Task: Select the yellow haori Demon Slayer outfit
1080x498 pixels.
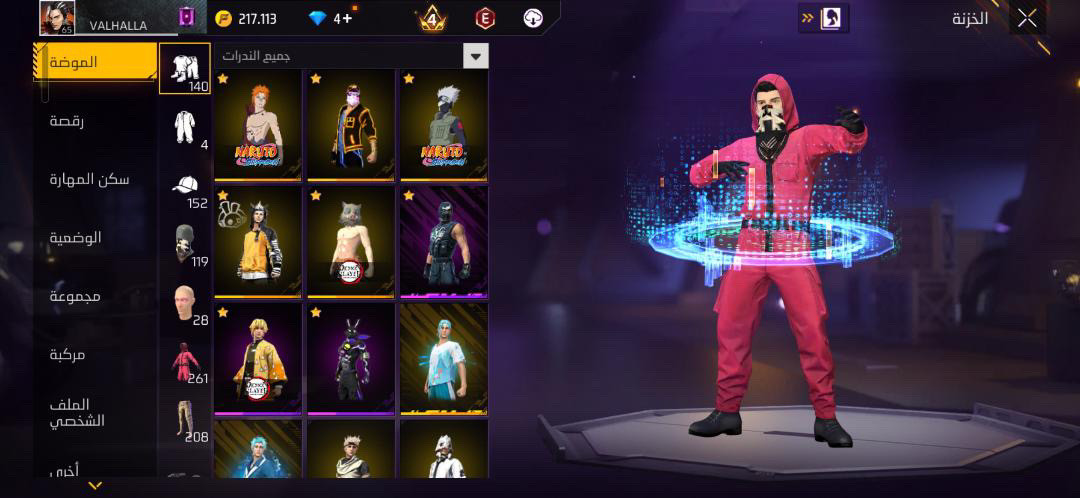Action: tap(258, 358)
